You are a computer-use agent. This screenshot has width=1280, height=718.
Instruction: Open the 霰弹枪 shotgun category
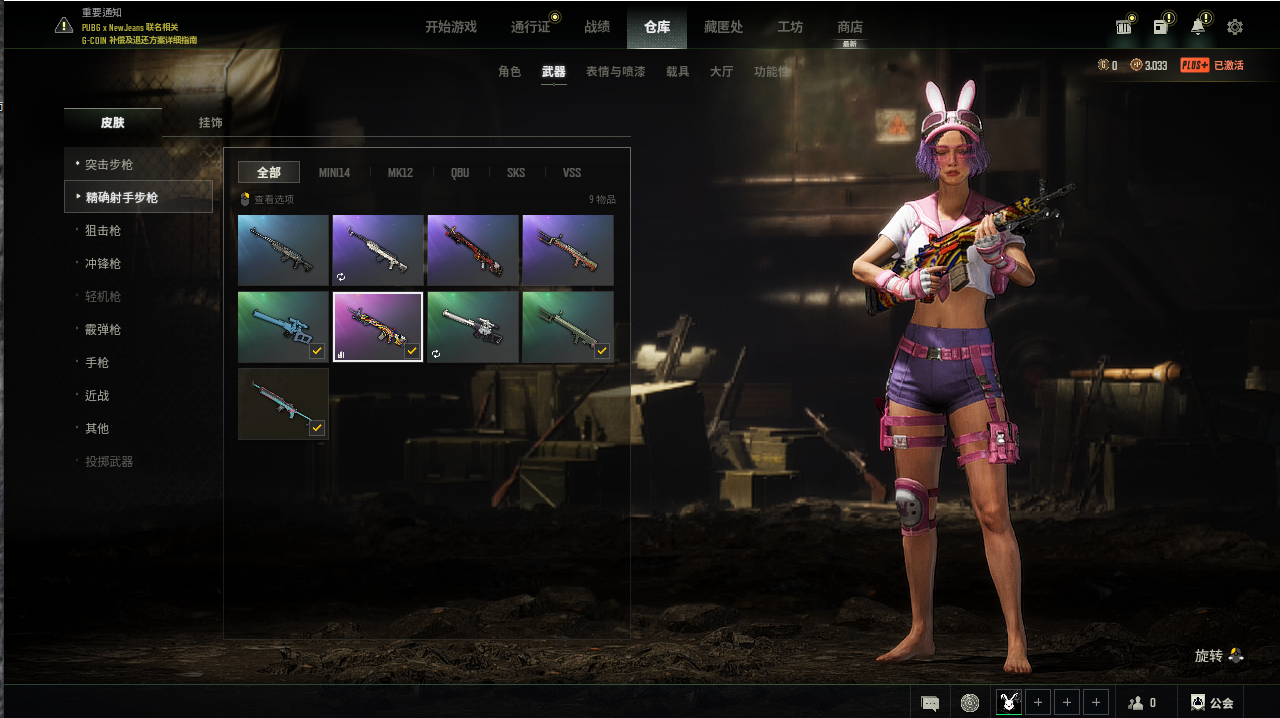pos(103,329)
